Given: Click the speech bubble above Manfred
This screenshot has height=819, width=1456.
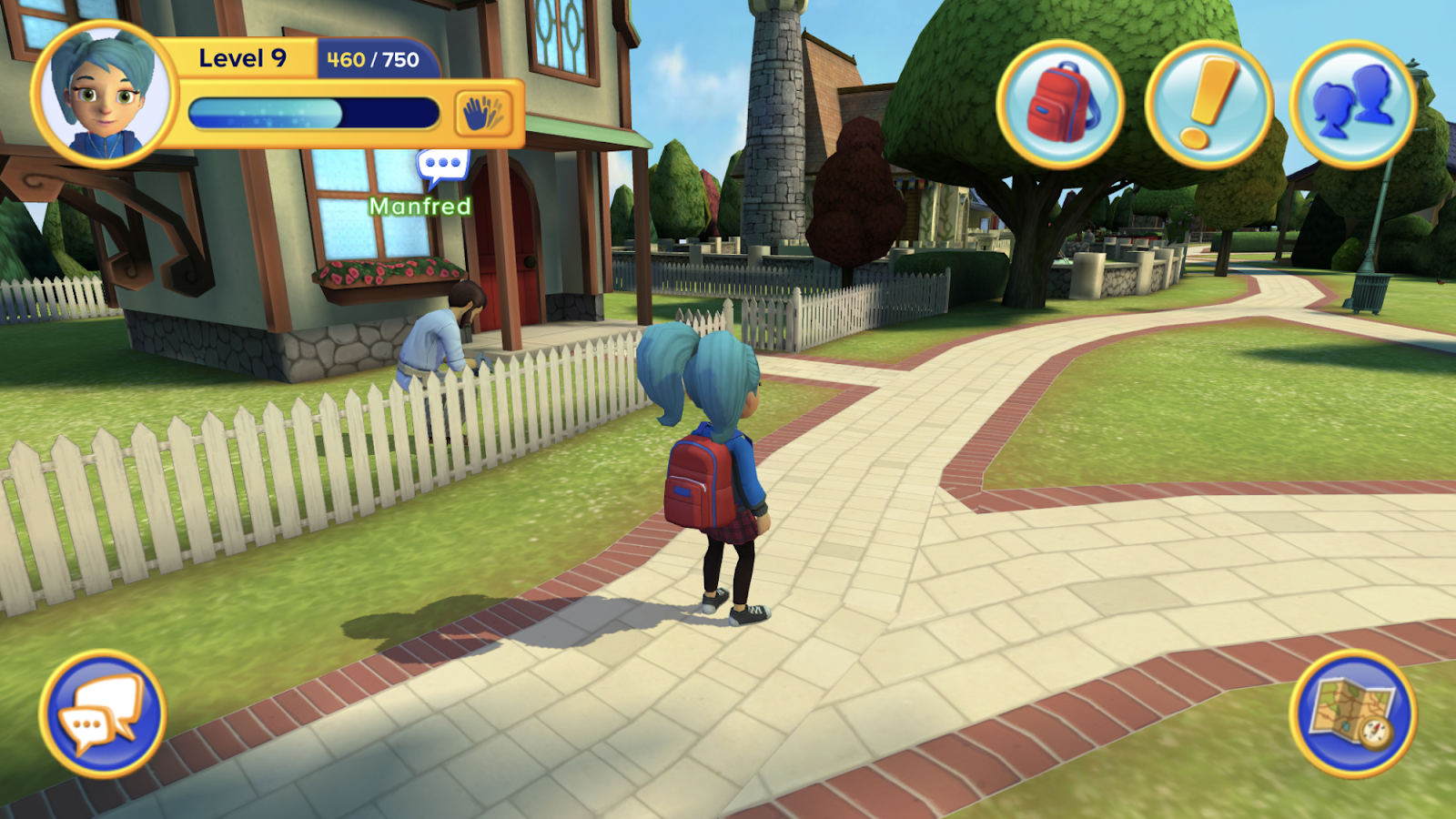Looking at the screenshot, I should tap(442, 165).
